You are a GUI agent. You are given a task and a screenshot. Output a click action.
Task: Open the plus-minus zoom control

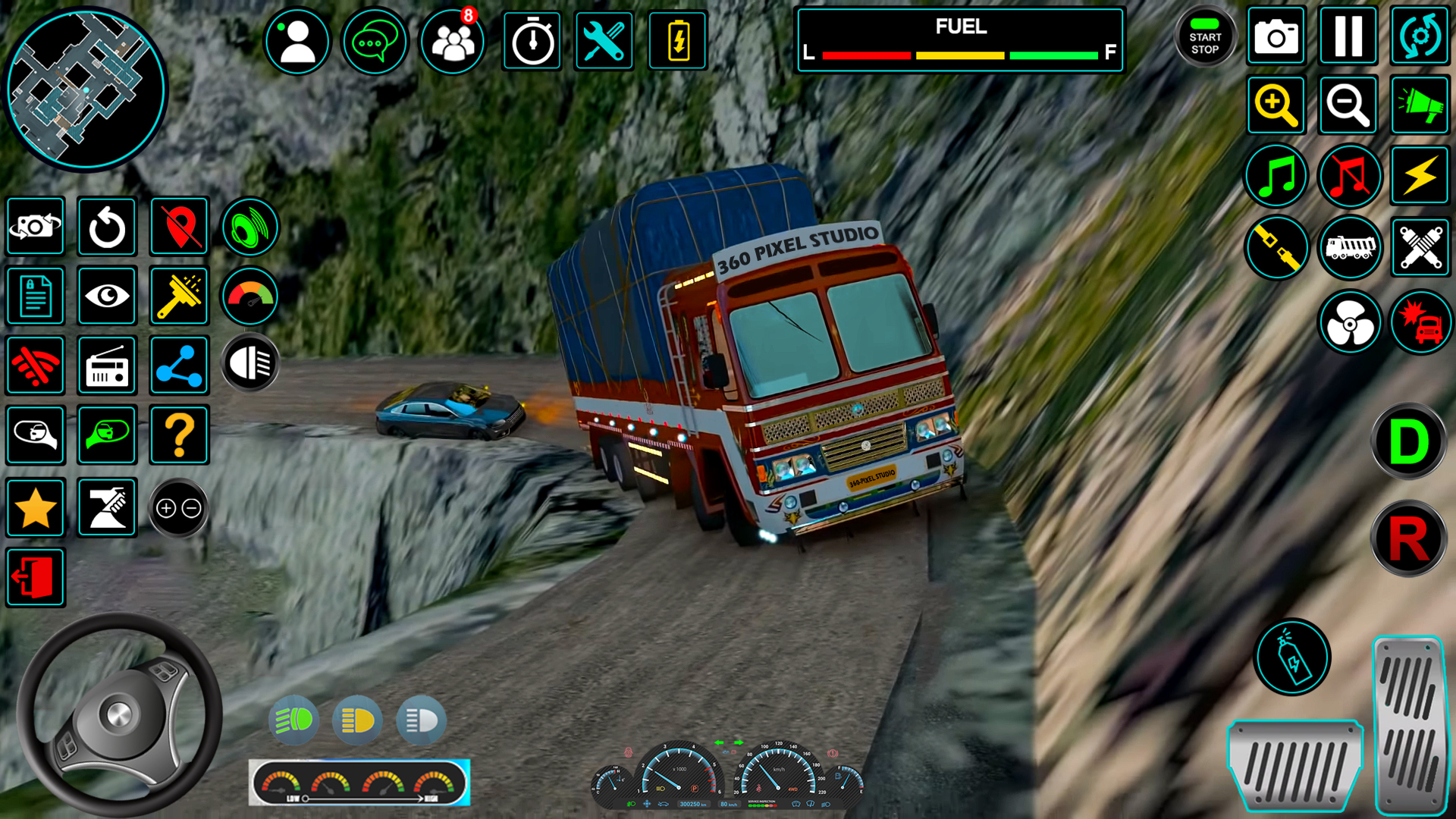click(x=179, y=508)
